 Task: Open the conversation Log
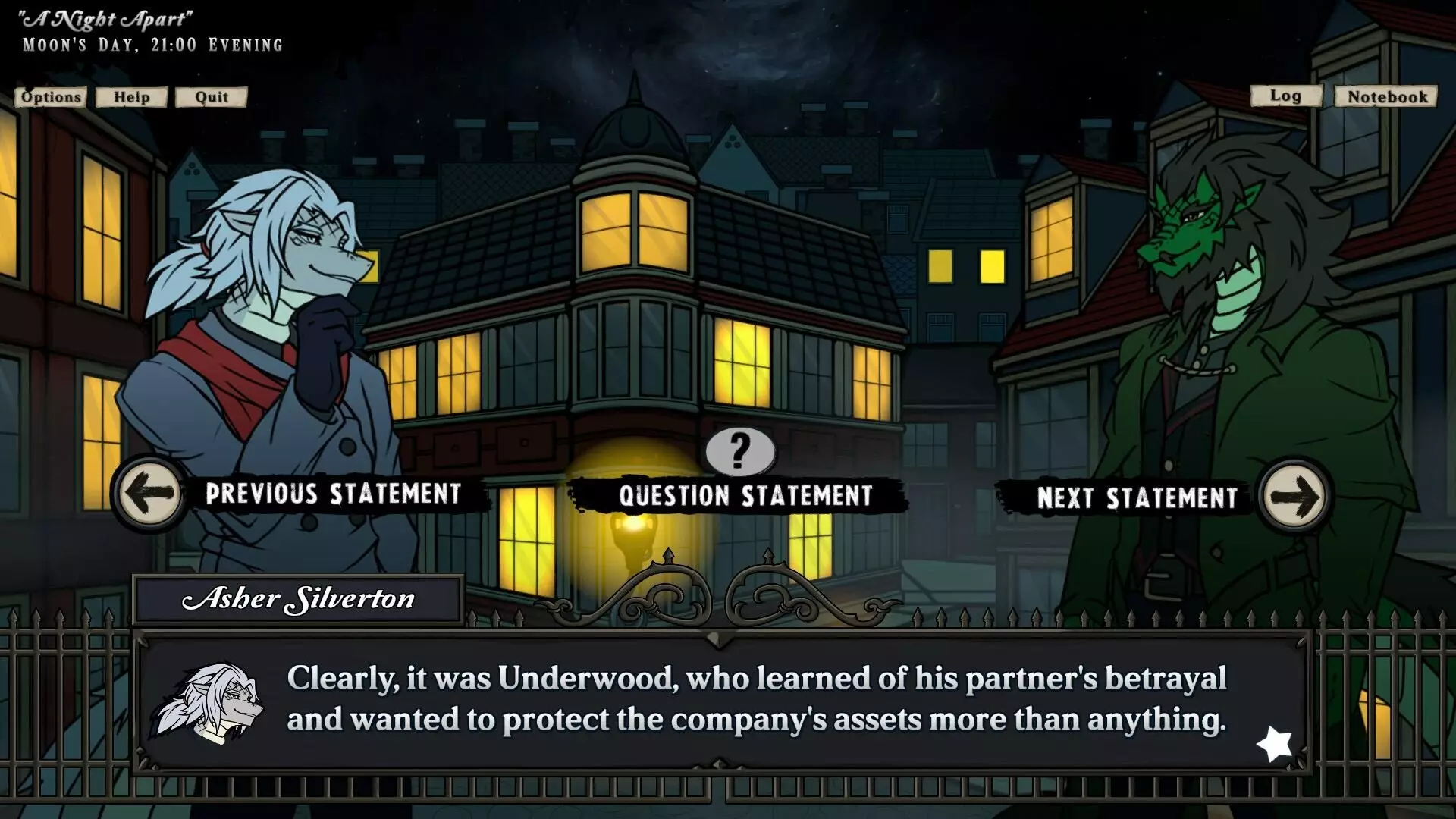1285,96
